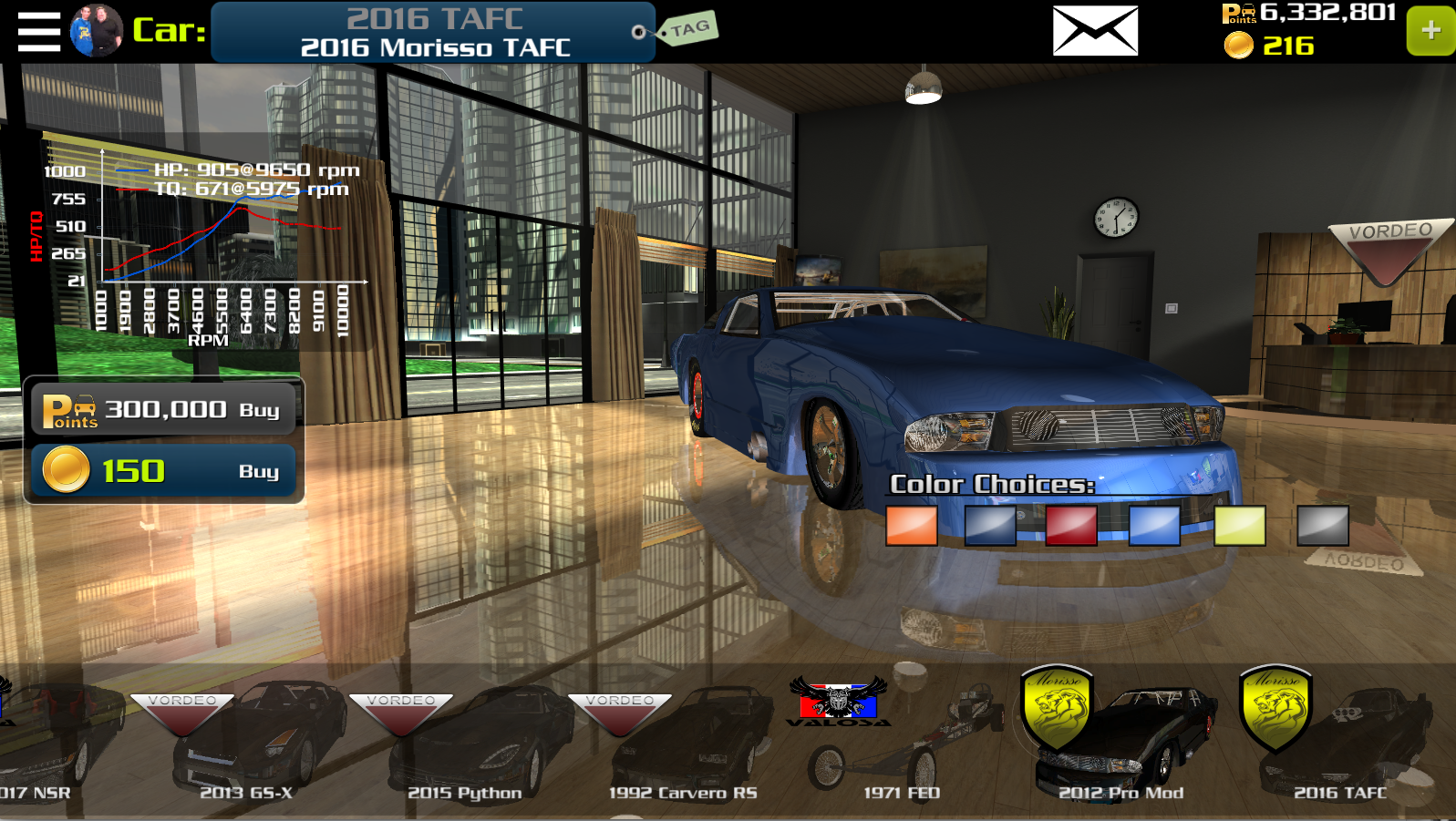Select the 2012 Pro Mod car
This screenshot has width=1456, height=821.
[x=1121, y=743]
